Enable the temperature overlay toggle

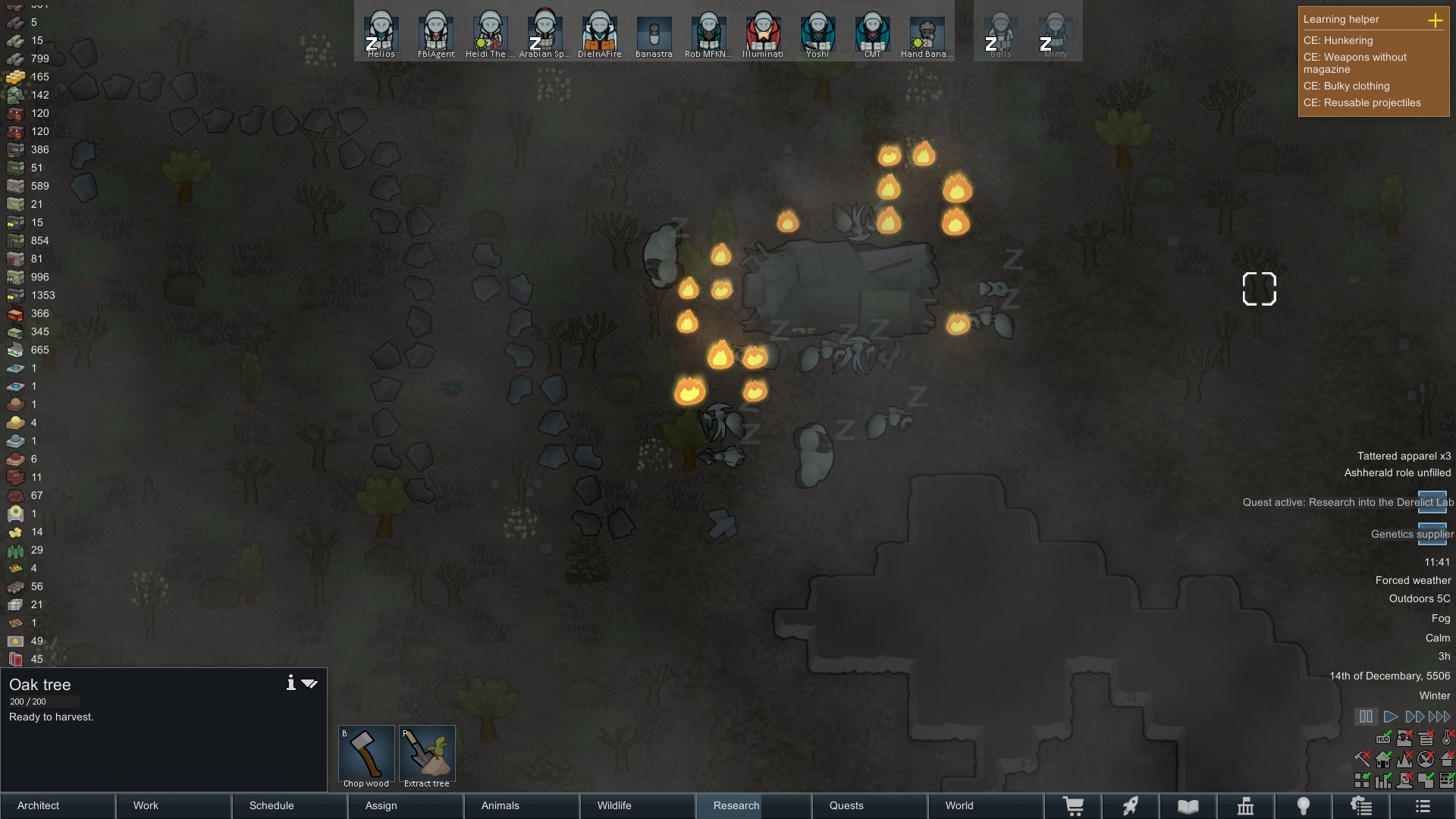coord(1447,739)
